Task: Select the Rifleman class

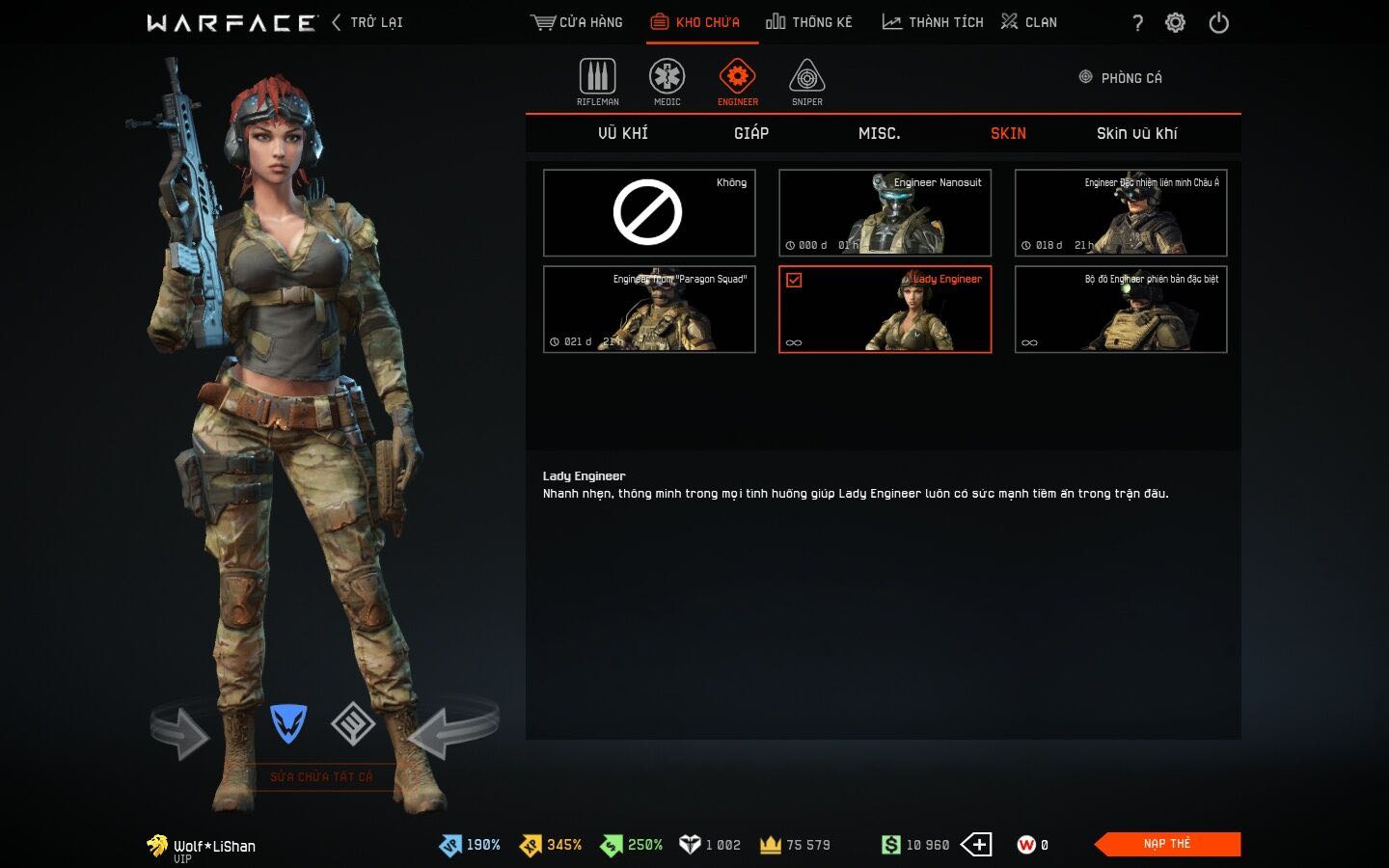Action: (598, 81)
